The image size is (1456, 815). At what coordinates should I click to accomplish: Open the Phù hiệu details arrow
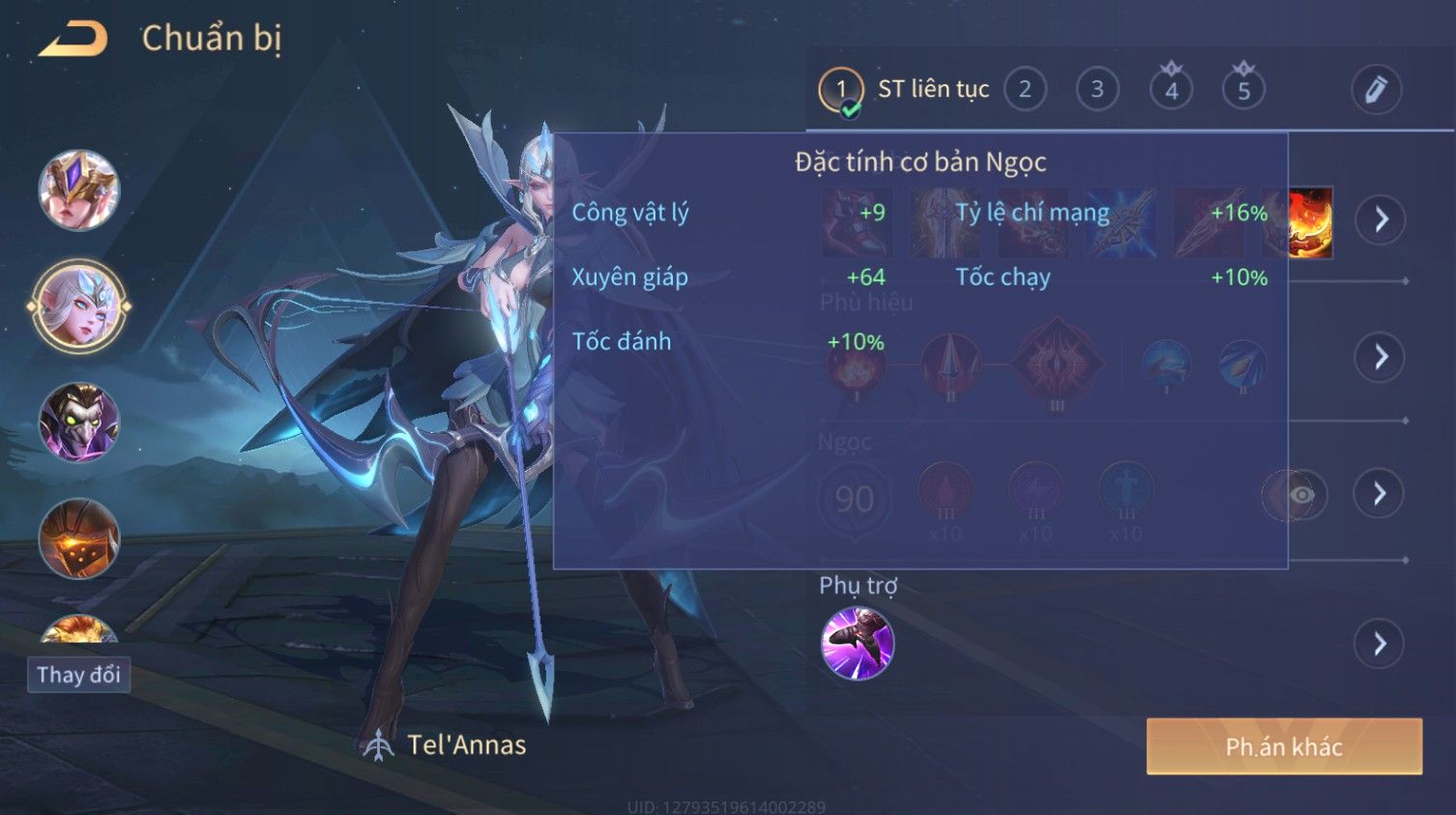pyautogui.click(x=1380, y=358)
